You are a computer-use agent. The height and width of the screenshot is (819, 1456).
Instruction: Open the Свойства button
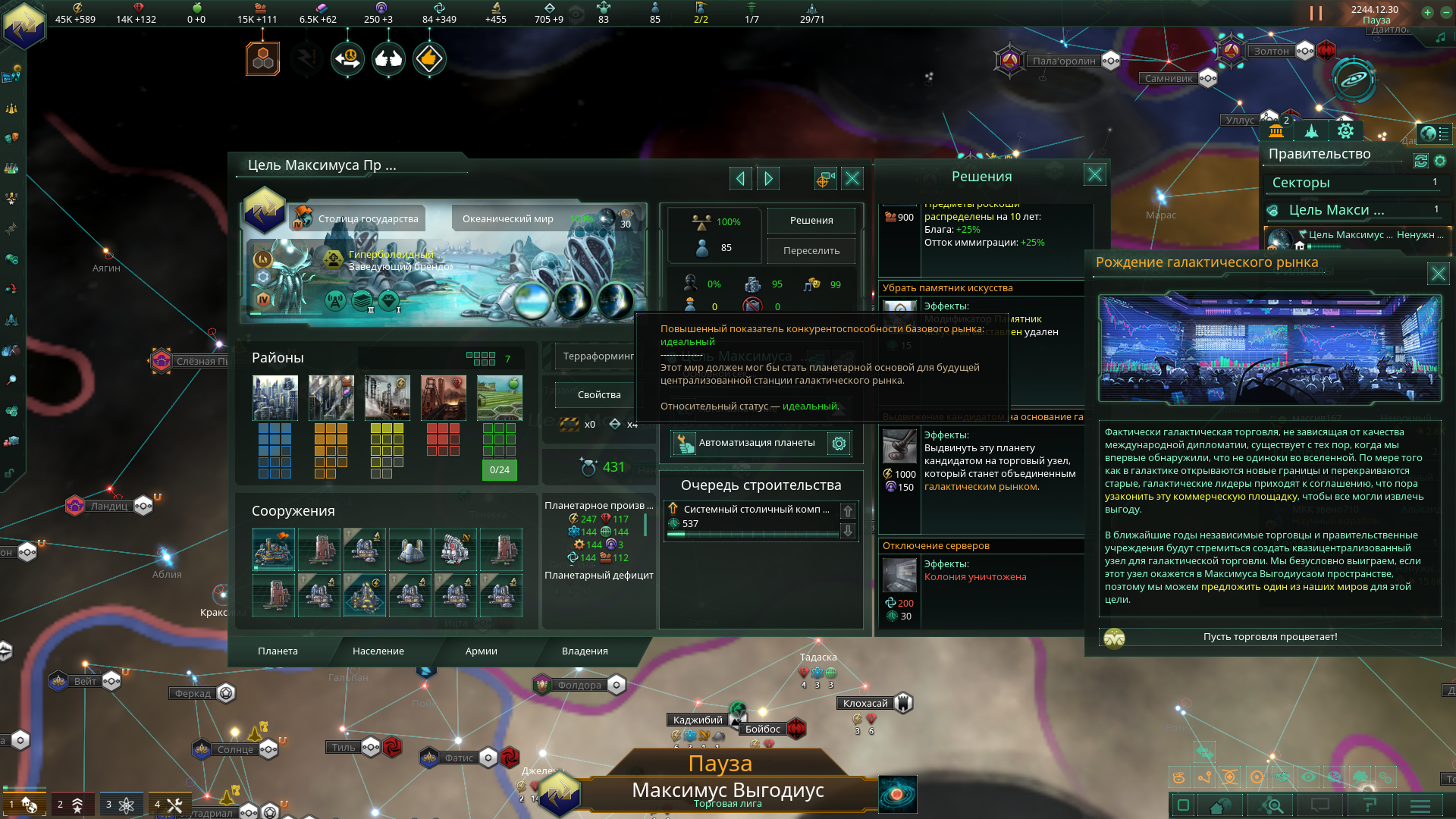point(598,395)
